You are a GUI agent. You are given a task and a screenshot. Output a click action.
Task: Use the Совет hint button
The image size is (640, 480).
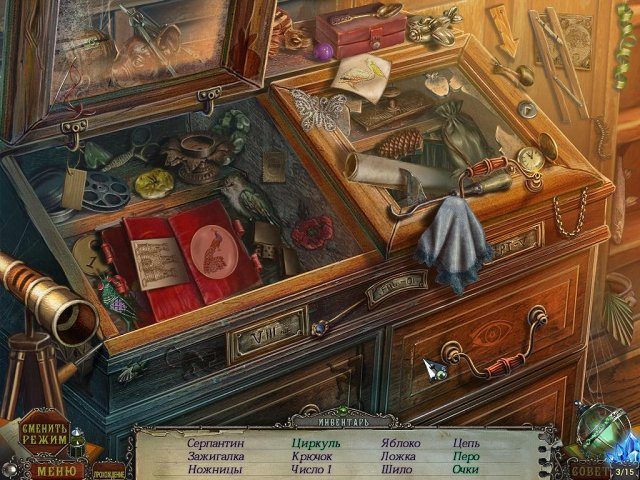point(587,469)
